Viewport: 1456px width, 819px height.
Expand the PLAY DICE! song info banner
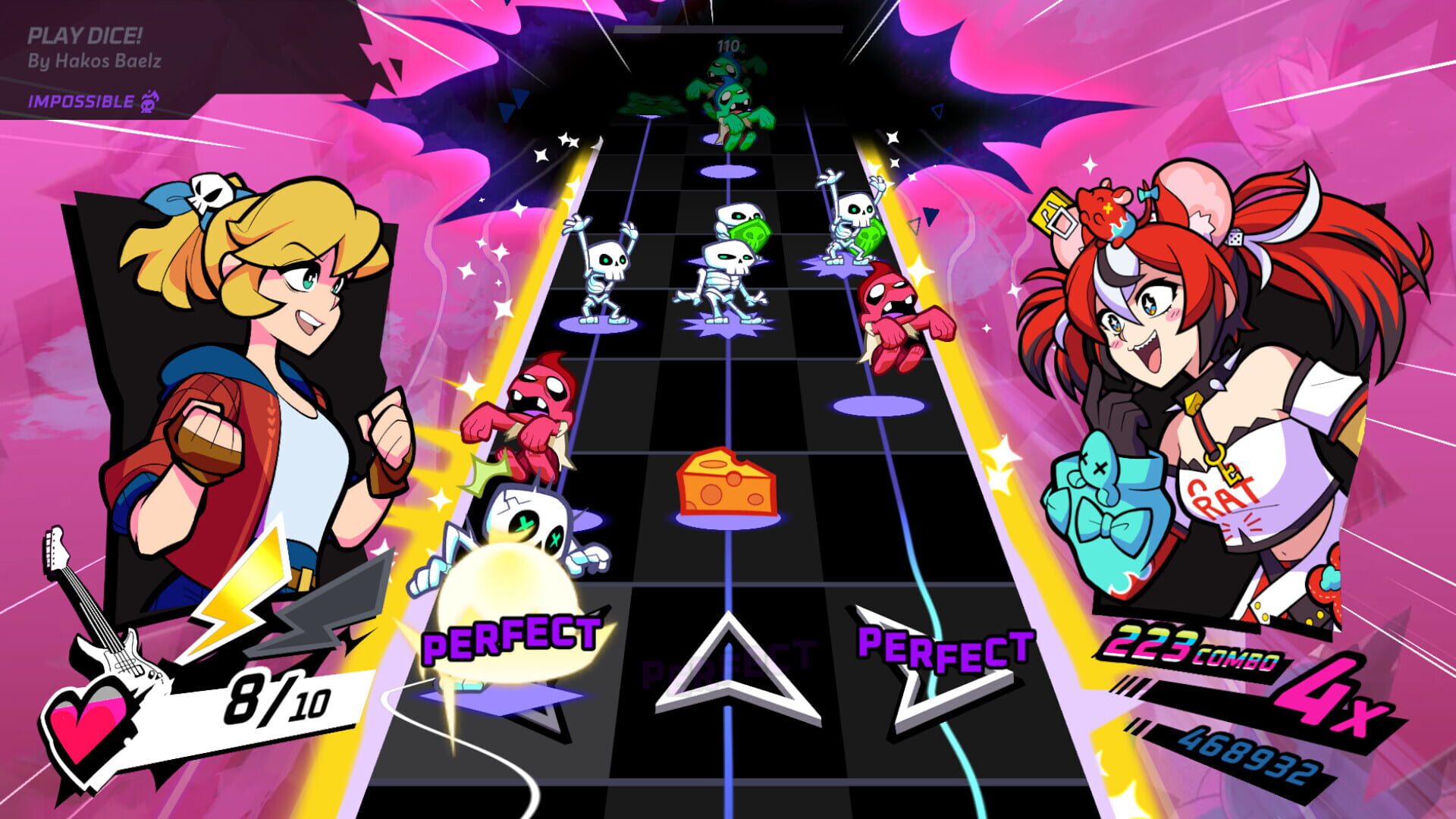pos(87,34)
